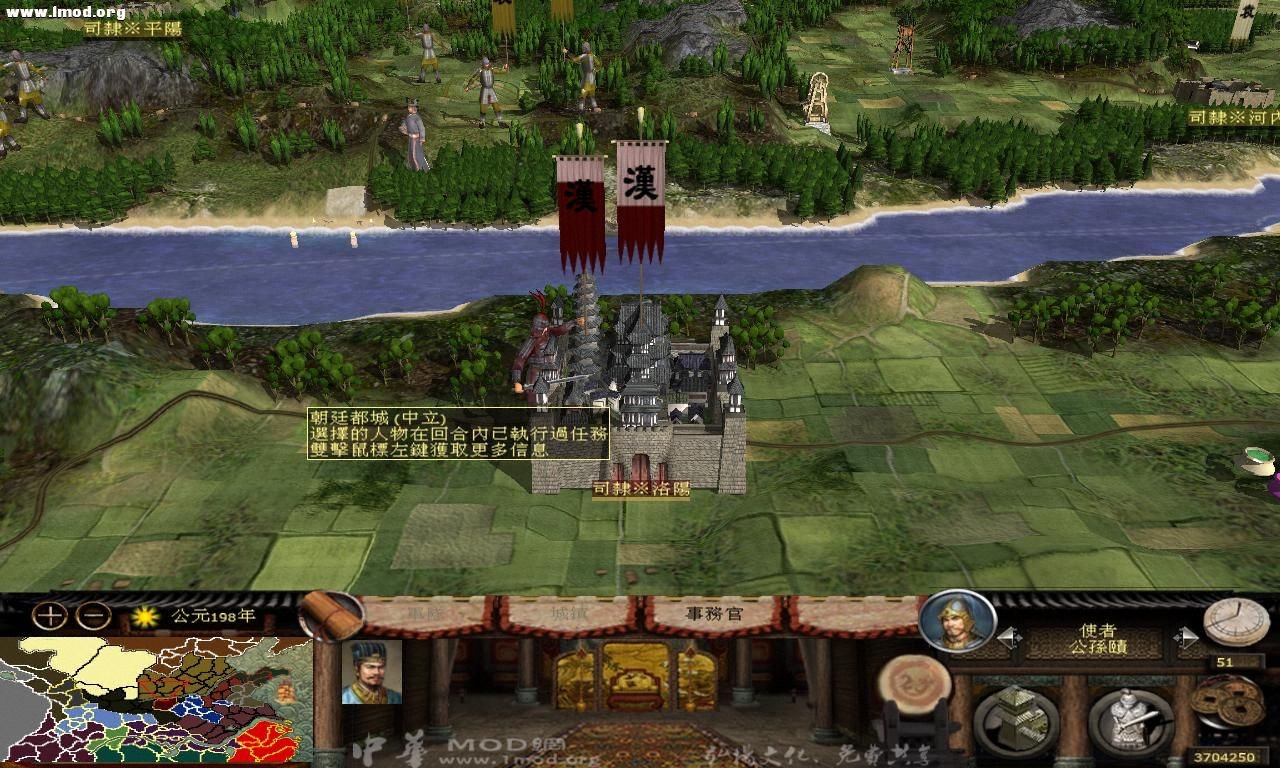
Task: Click the sundial End Turn icon
Action: pyautogui.click(x=1233, y=623)
